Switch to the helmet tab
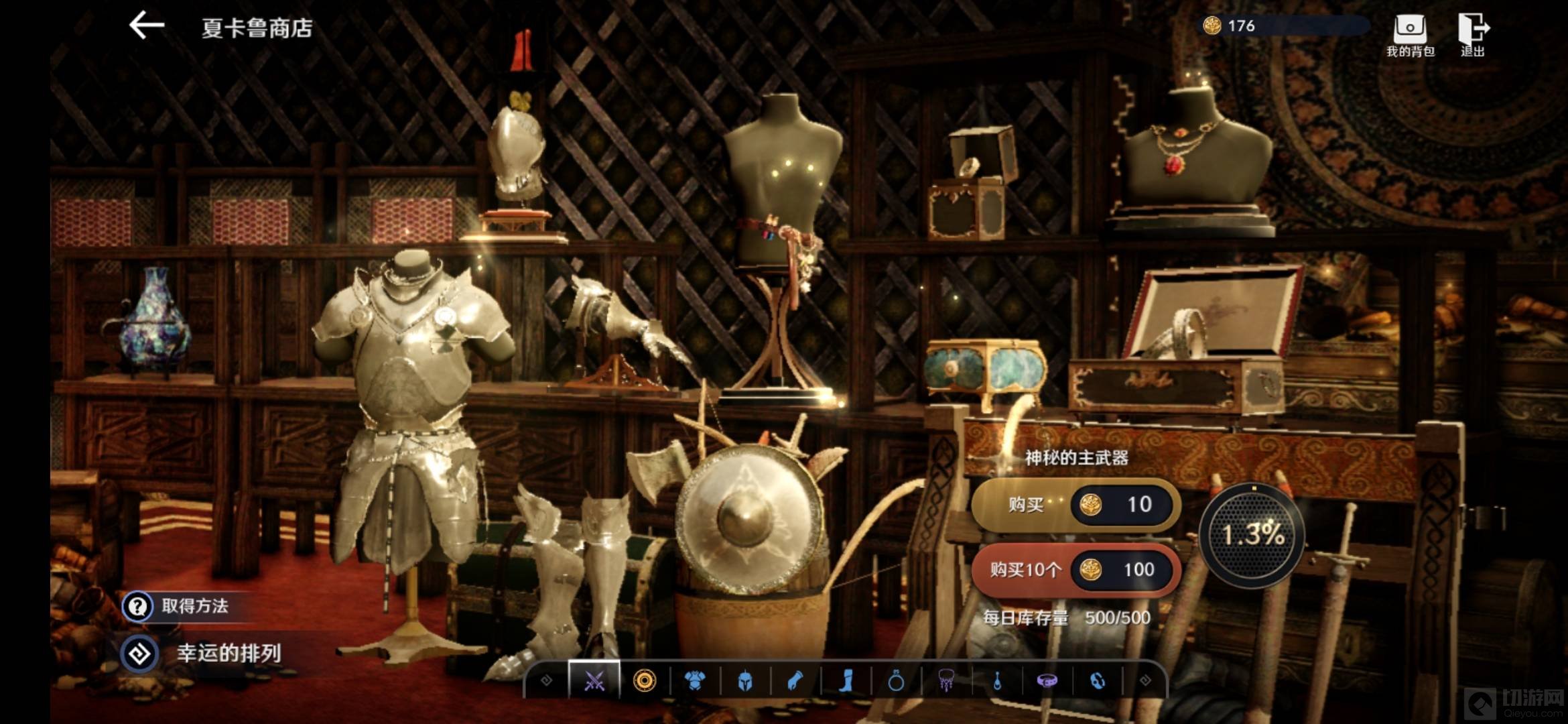The width and height of the screenshot is (1568, 724). [x=745, y=681]
